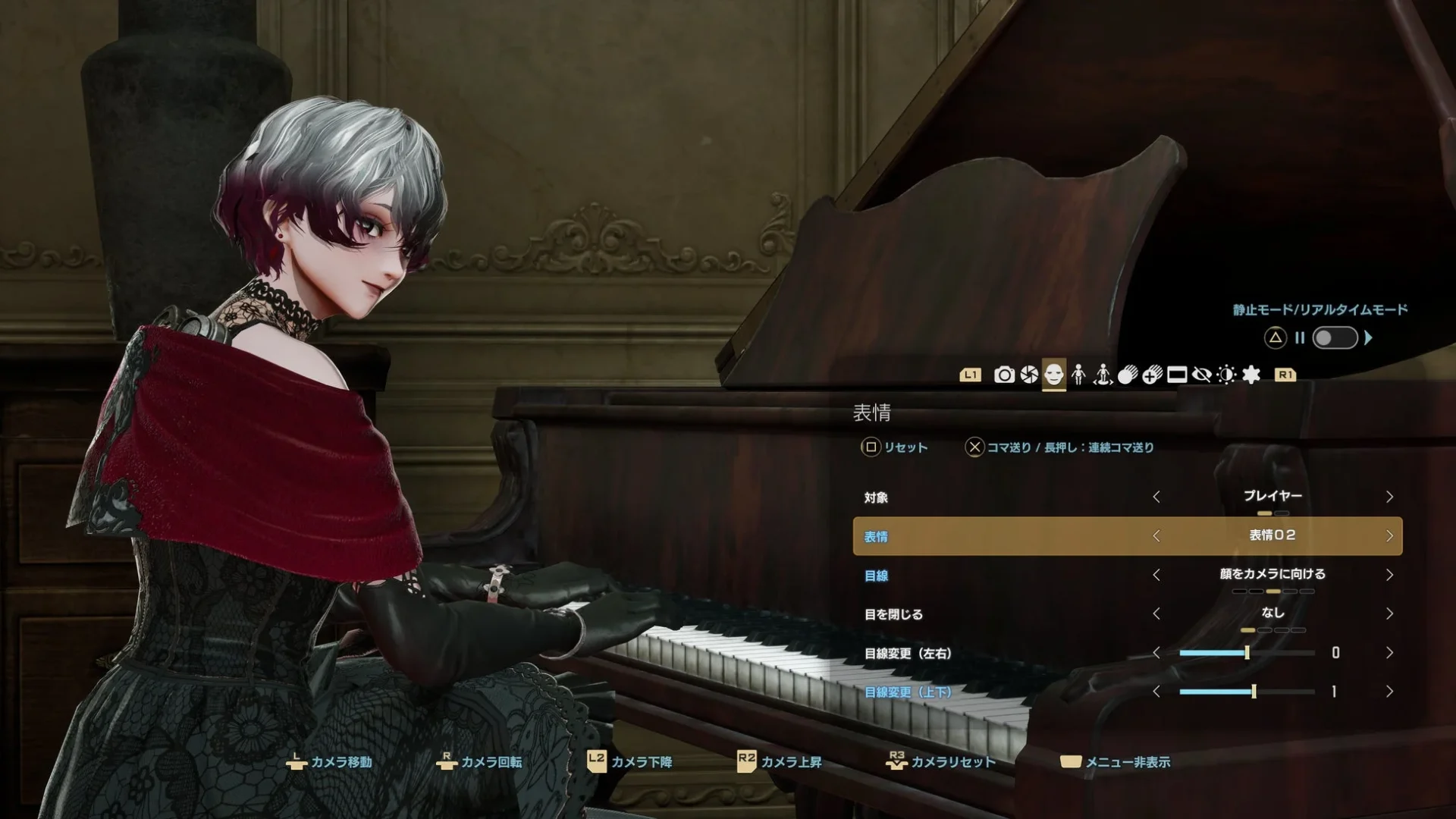
Task: Change 目を閉じる option using right arrow
Action: pos(1390,614)
